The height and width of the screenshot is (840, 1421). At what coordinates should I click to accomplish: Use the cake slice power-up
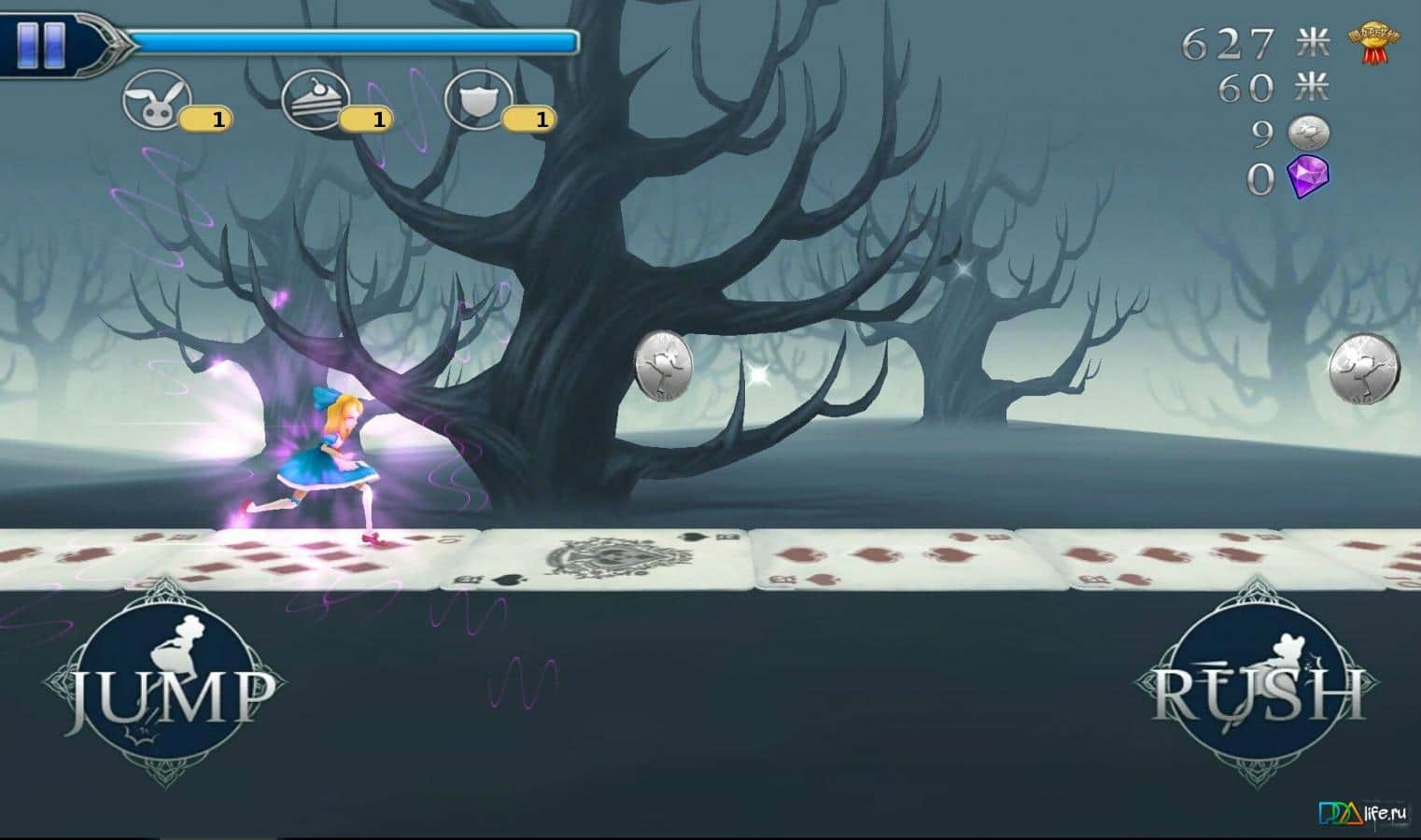pos(317,100)
